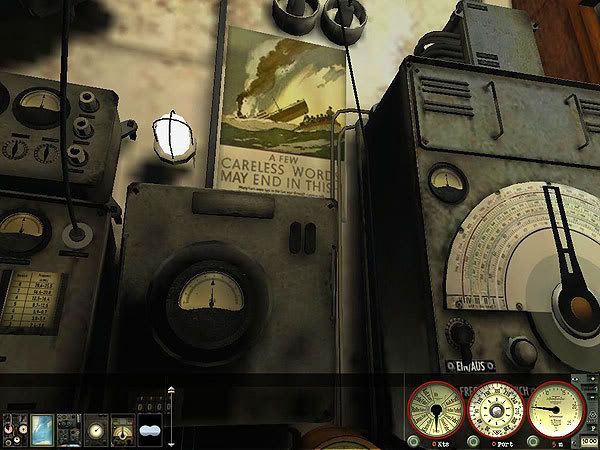Select the binoculars view icon

151,428
